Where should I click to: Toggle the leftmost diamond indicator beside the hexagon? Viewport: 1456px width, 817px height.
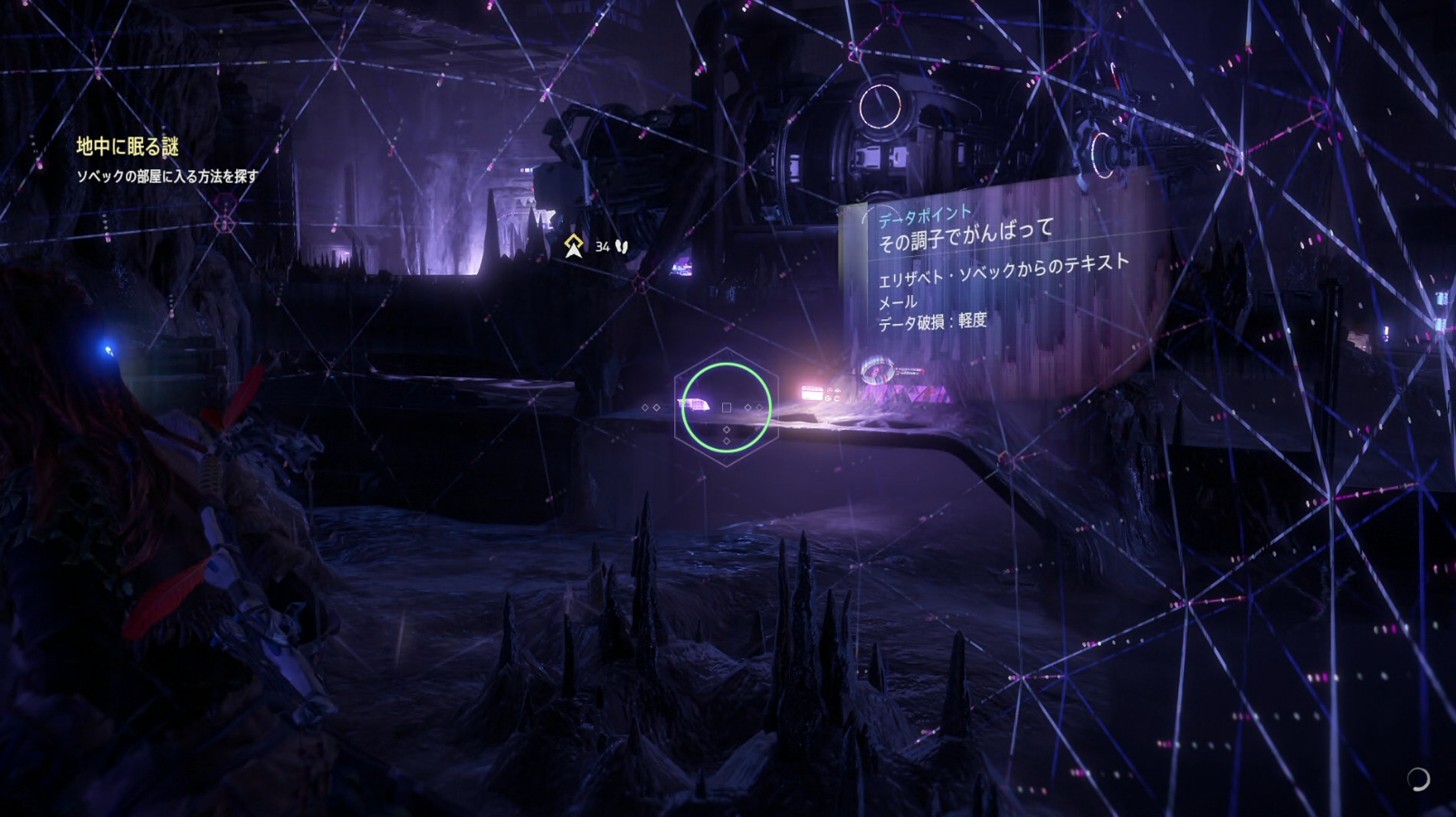644,407
